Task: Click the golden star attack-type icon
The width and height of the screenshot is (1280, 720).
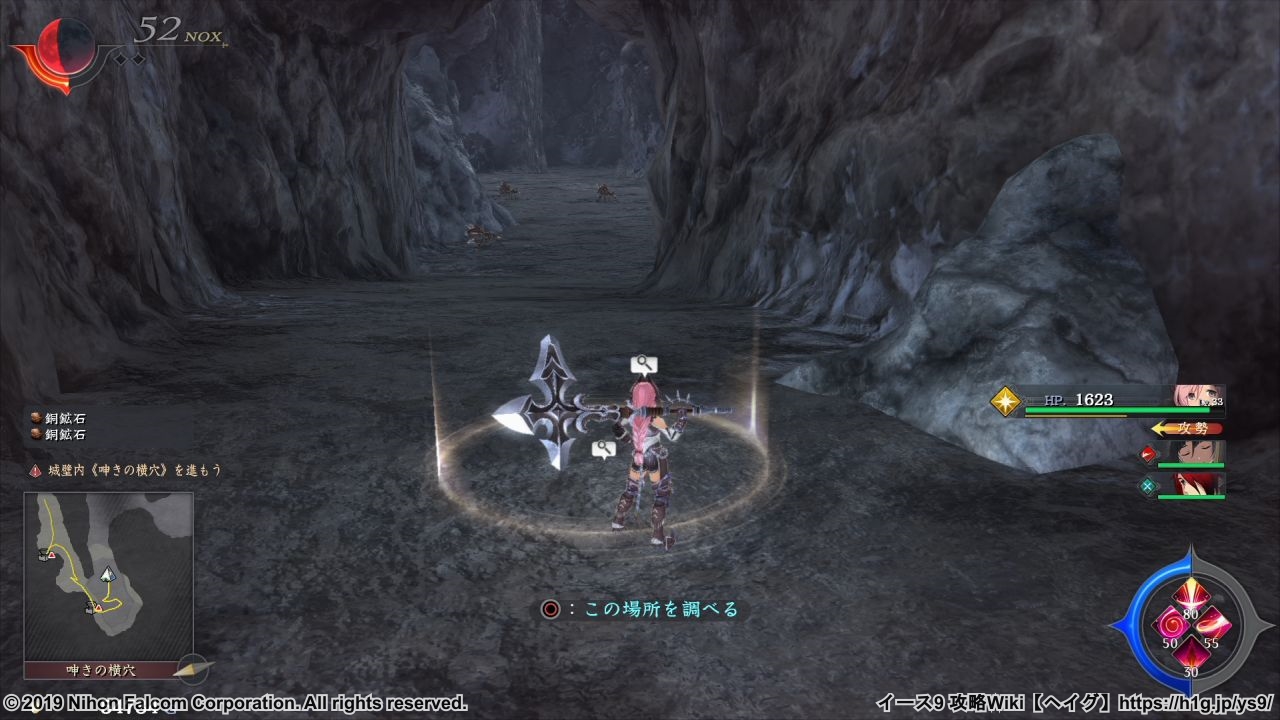Action: coord(1005,401)
